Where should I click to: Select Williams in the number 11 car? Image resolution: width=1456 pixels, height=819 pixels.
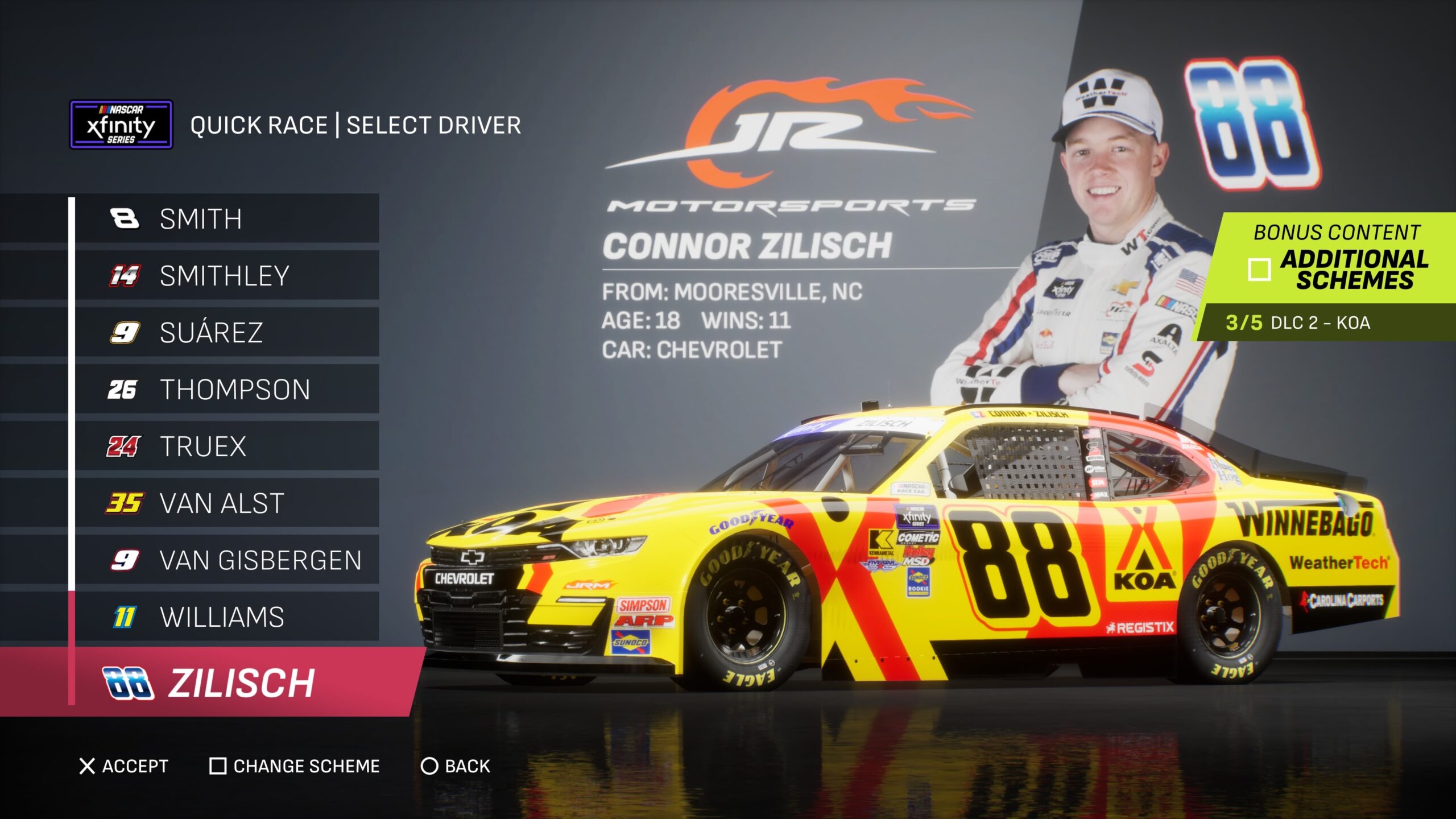coord(226,617)
